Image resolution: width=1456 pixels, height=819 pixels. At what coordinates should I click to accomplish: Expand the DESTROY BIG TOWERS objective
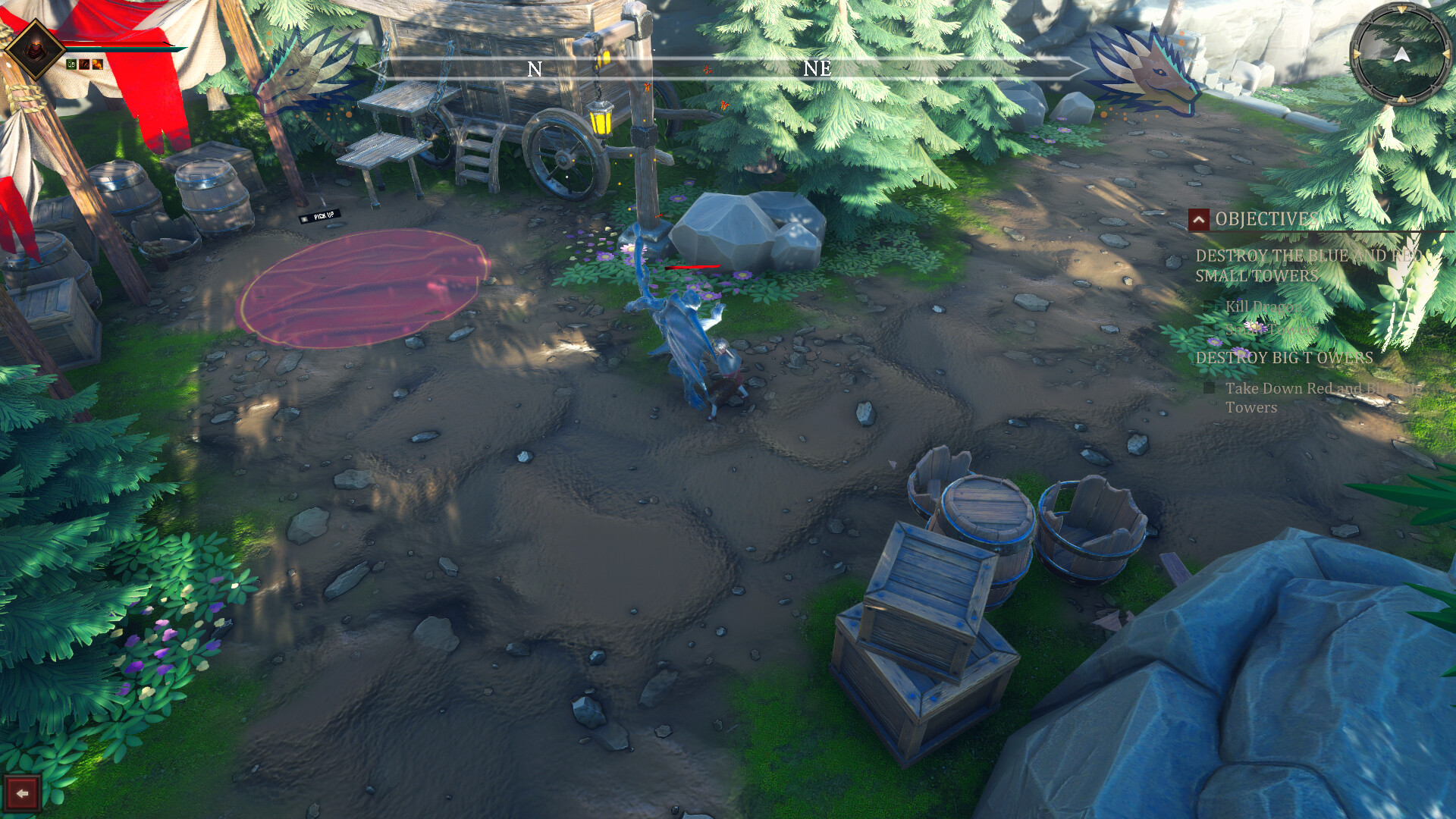(1285, 356)
